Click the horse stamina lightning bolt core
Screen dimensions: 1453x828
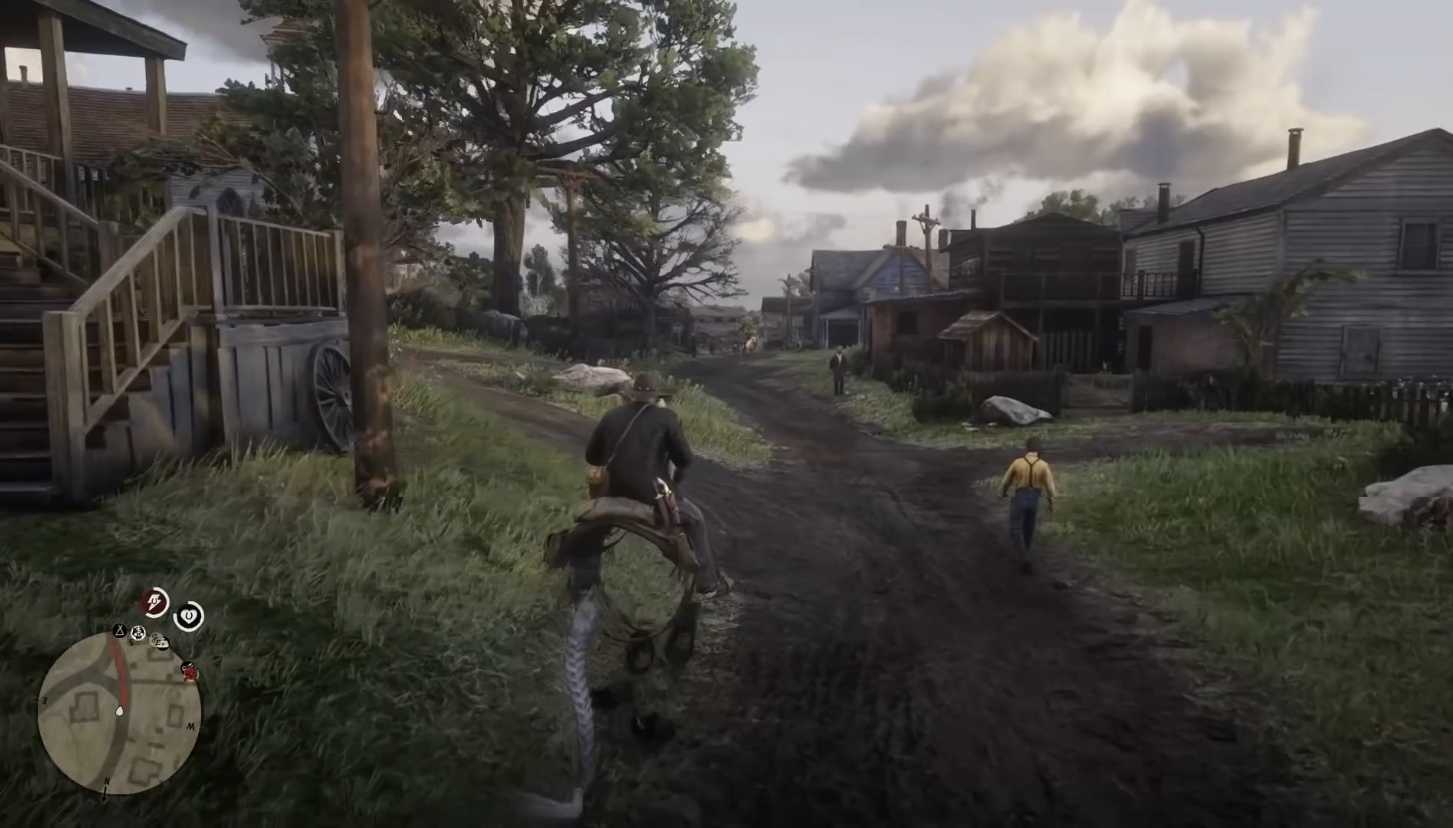[x=154, y=602]
